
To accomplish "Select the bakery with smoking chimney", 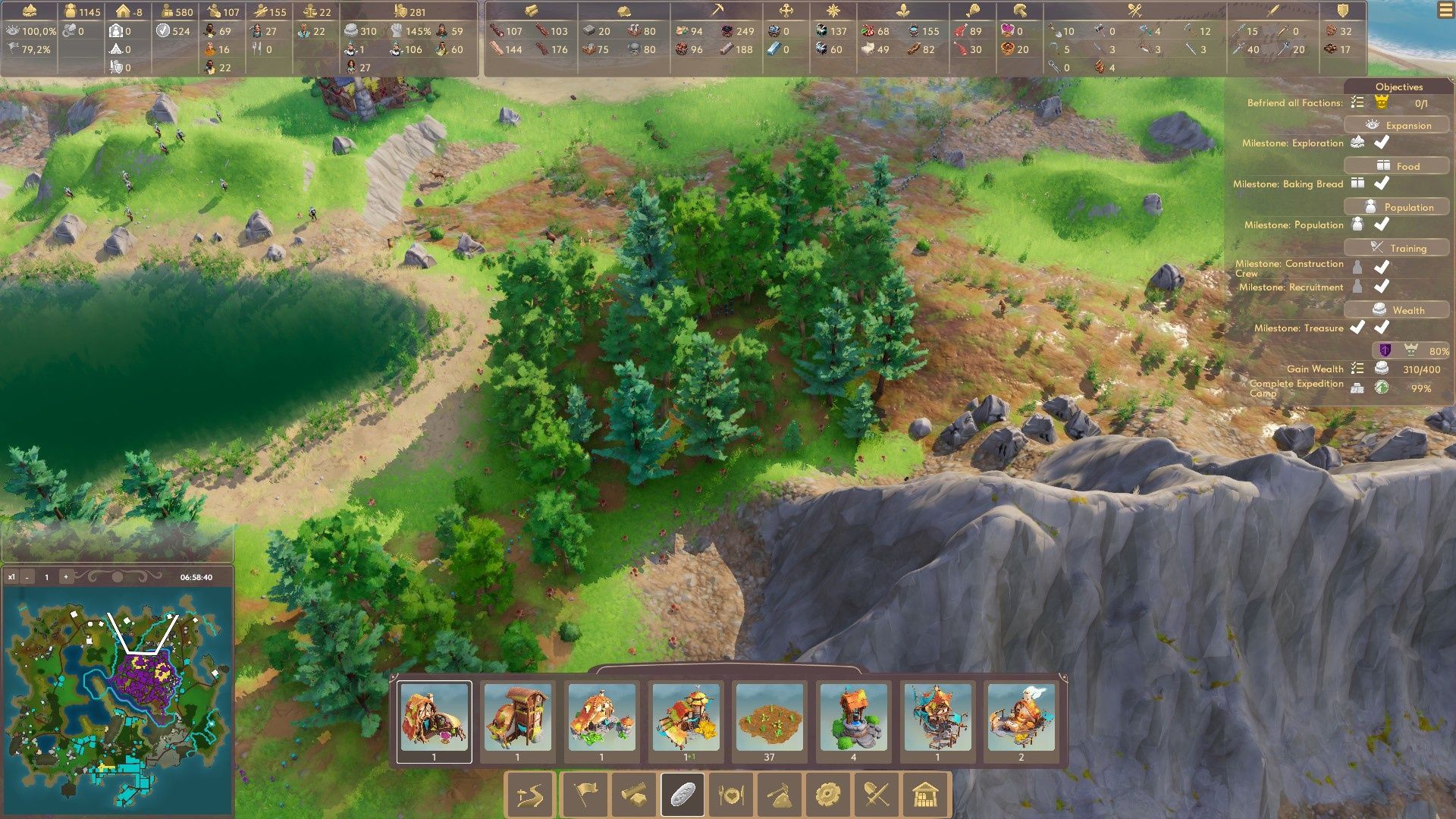I will tap(1021, 718).
